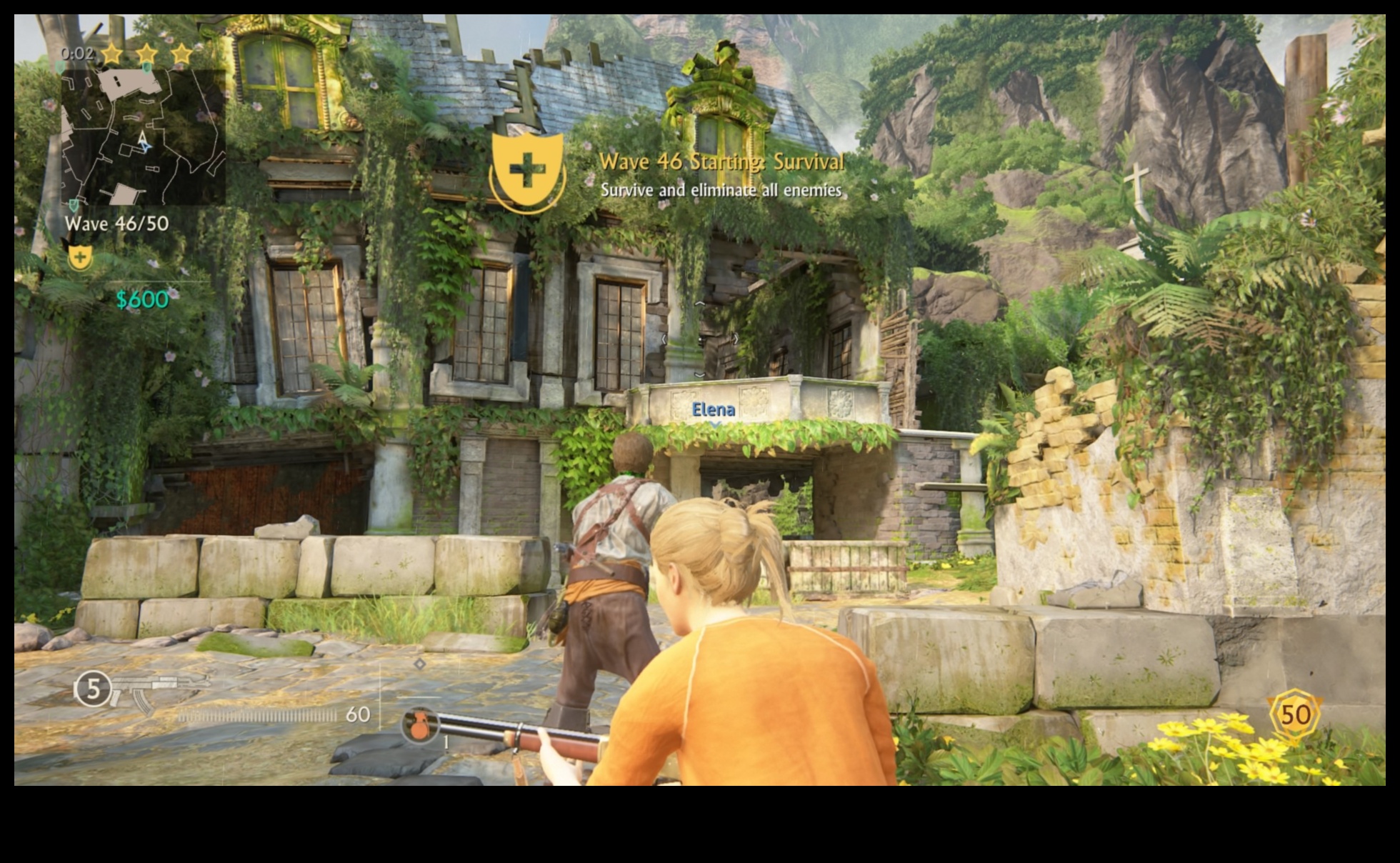Select the teal shield marker below the minimap
The width and height of the screenshot is (1400, 863).
[x=74, y=204]
